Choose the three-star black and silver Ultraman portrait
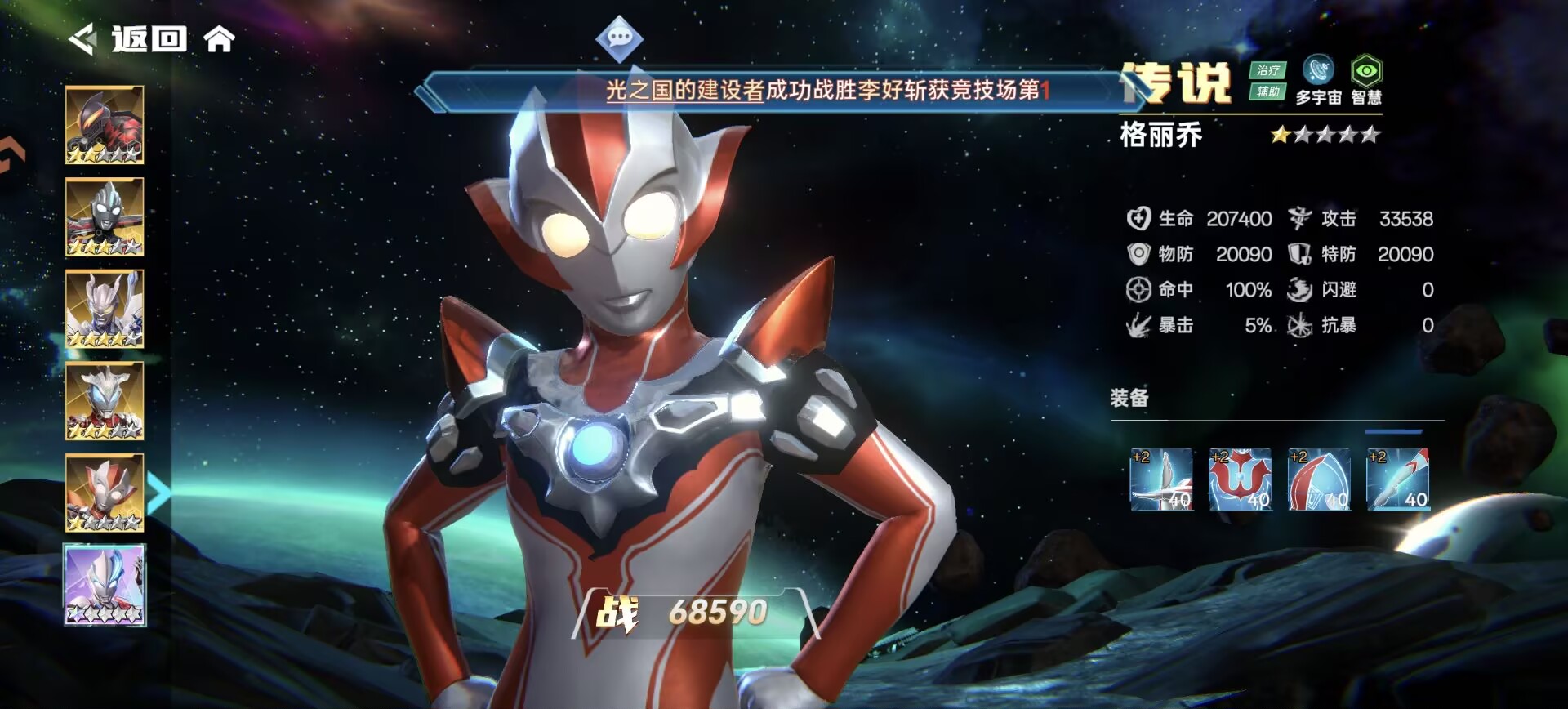The image size is (1568, 709). click(105, 217)
